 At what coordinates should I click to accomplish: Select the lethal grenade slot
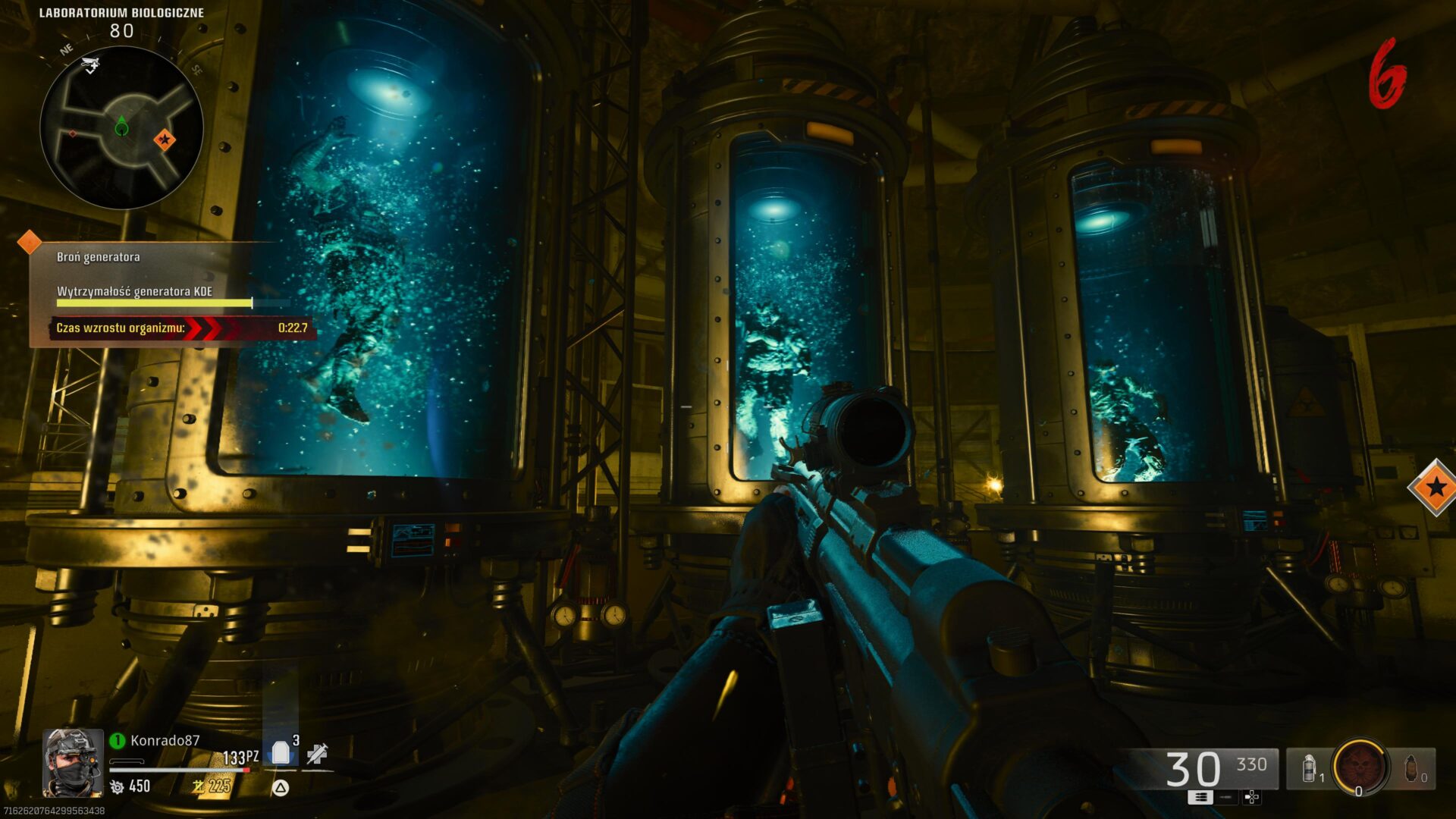tap(1412, 769)
